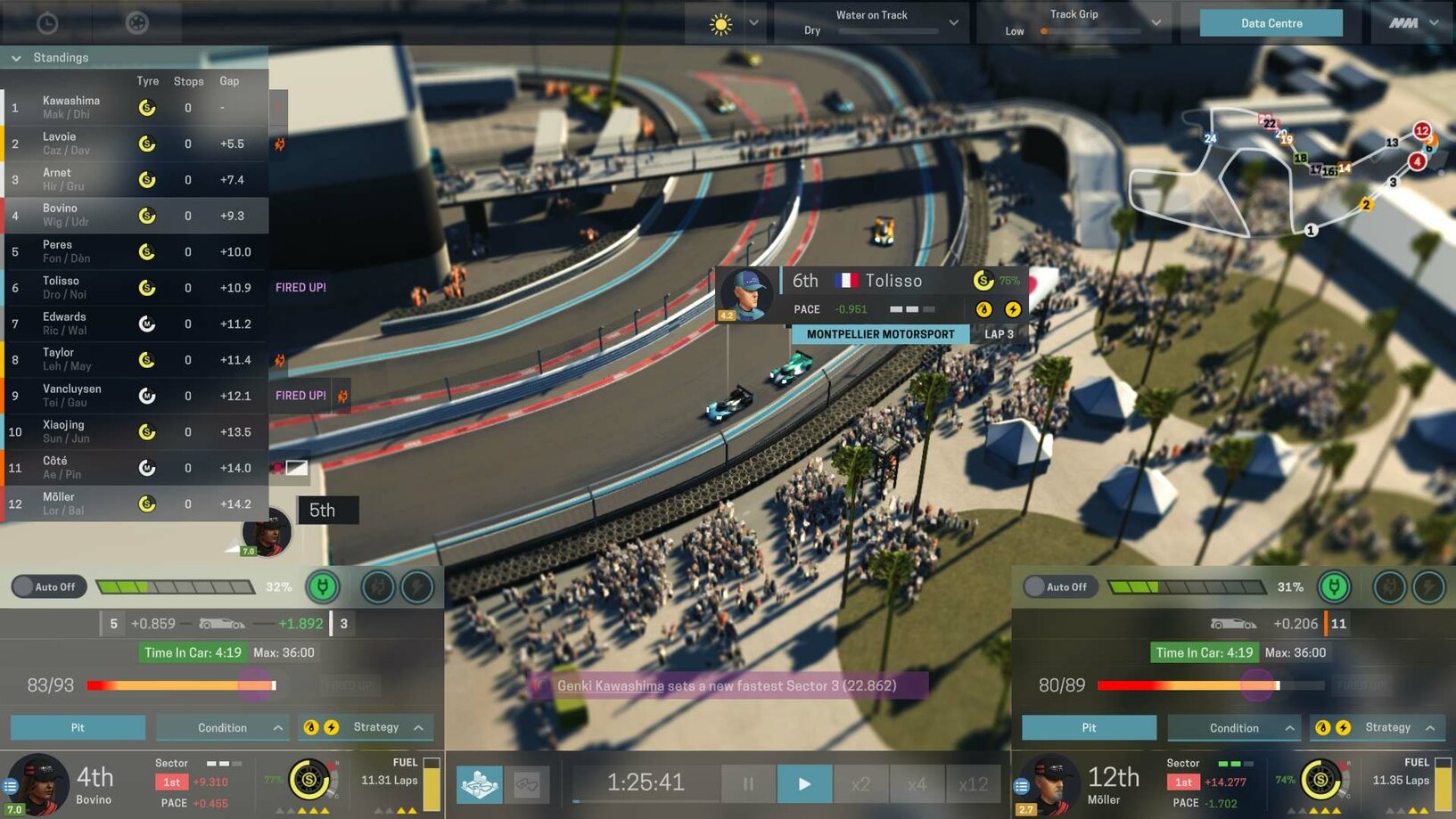
Task: Expand Möller's Condition panel
Action: click(1233, 727)
